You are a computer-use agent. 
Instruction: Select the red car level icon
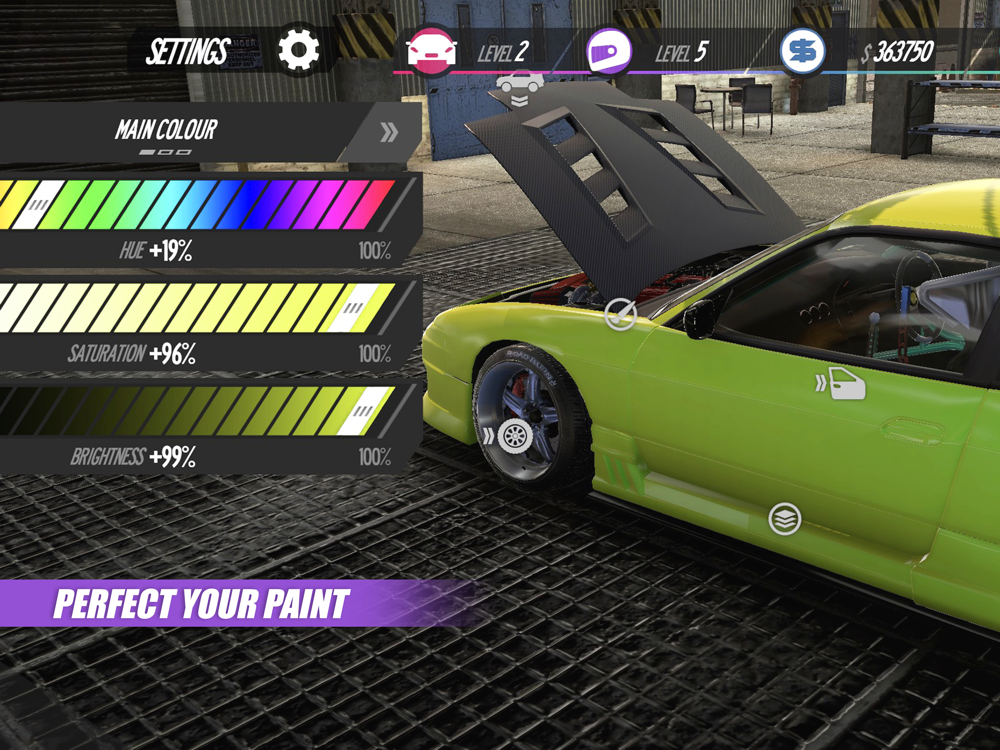[x=432, y=51]
